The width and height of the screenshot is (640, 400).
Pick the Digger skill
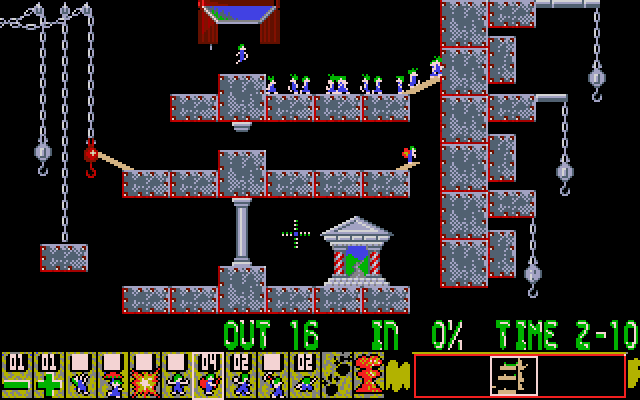click(304, 375)
